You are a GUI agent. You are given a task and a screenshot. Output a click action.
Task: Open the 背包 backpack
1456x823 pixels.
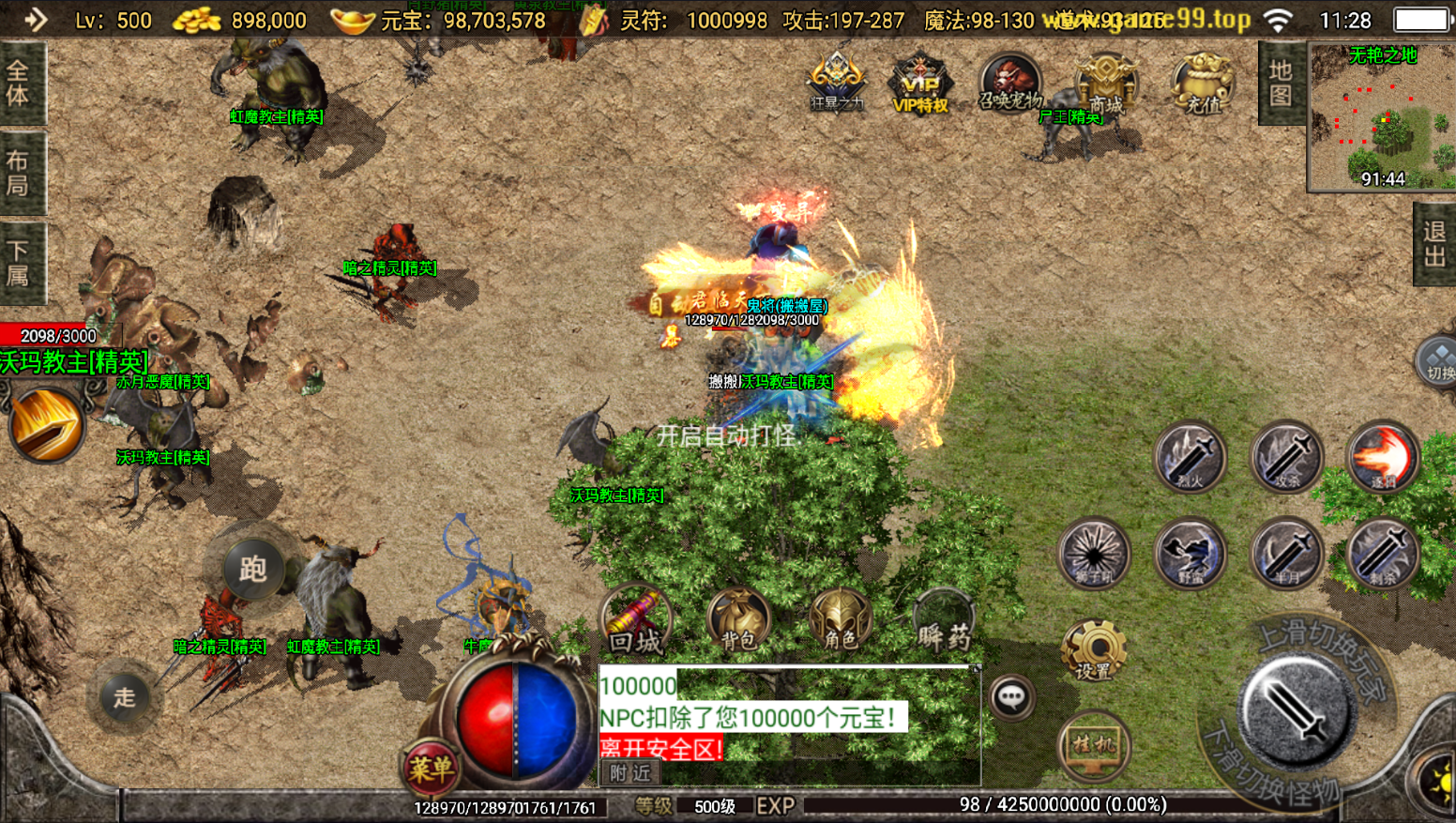(738, 621)
